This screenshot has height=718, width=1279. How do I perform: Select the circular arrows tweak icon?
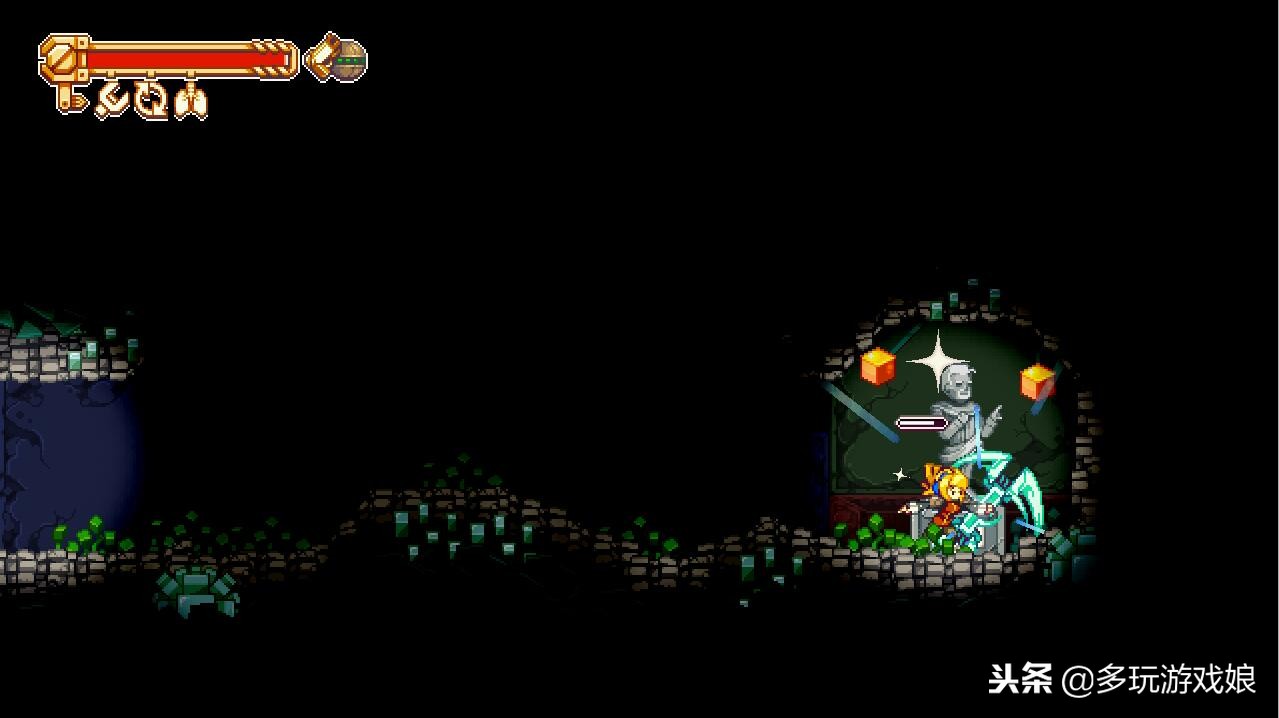pyautogui.click(x=152, y=100)
